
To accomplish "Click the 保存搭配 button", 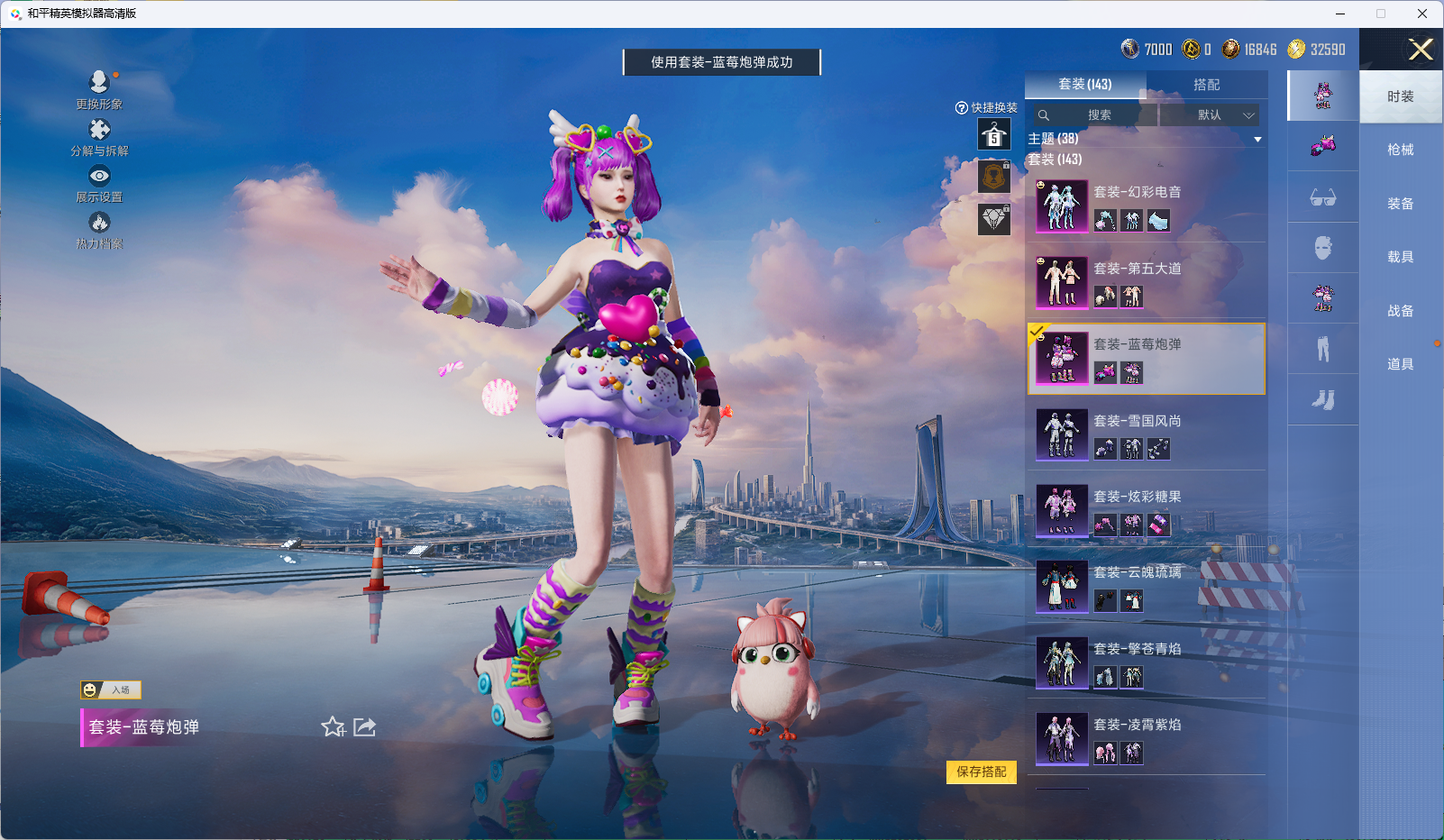I will 981,772.
